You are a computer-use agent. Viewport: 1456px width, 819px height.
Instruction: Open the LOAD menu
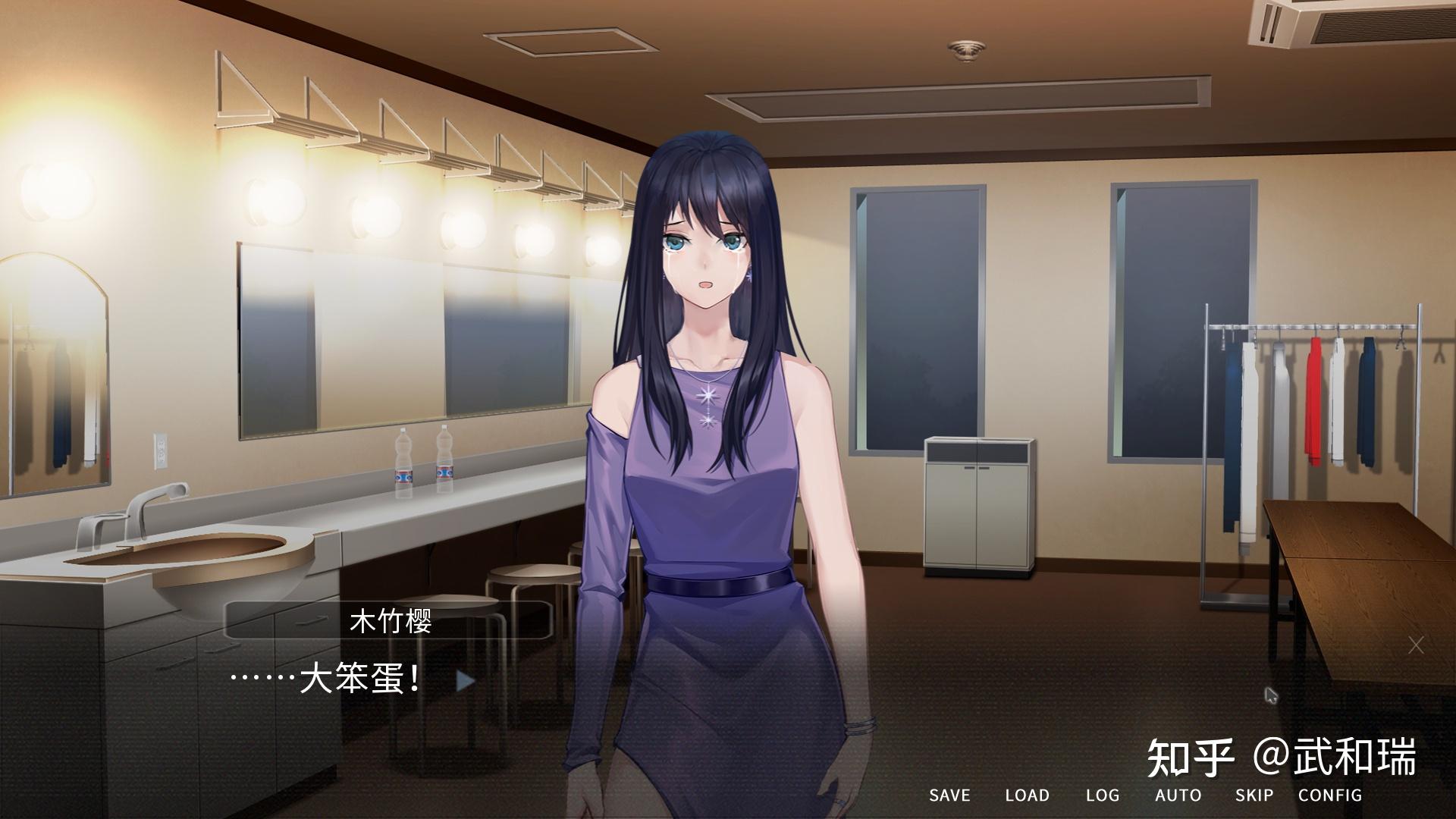point(1027,795)
